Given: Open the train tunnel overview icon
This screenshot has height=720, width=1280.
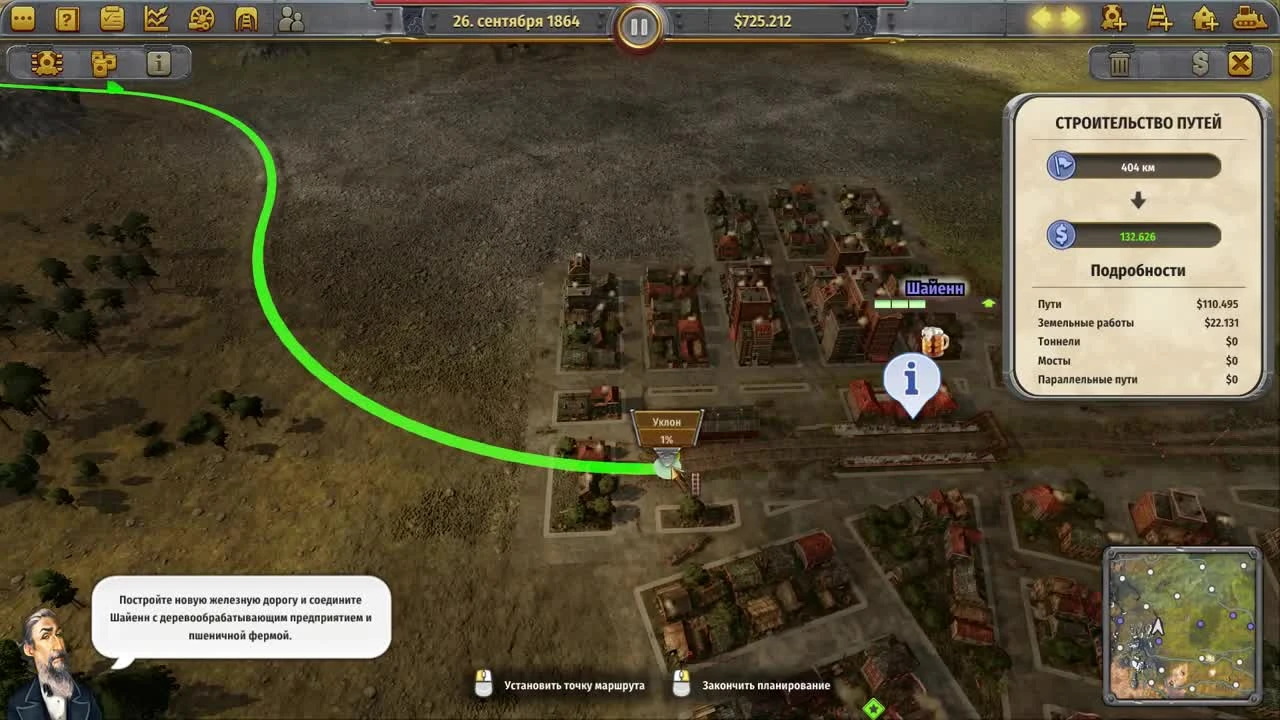Looking at the screenshot, I should (245, 18).
